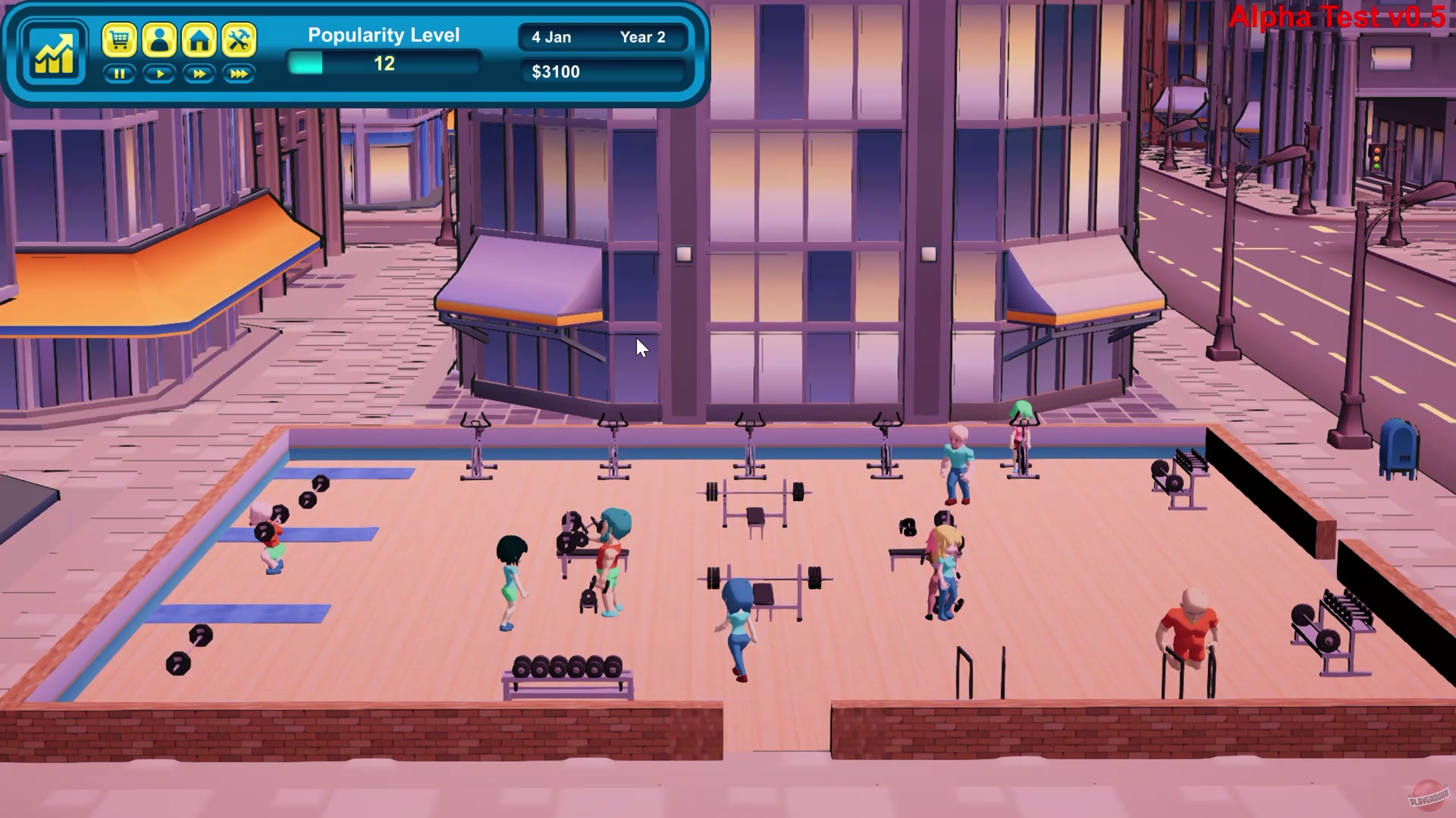Click the Popularity Level title text

click(383, 35)
